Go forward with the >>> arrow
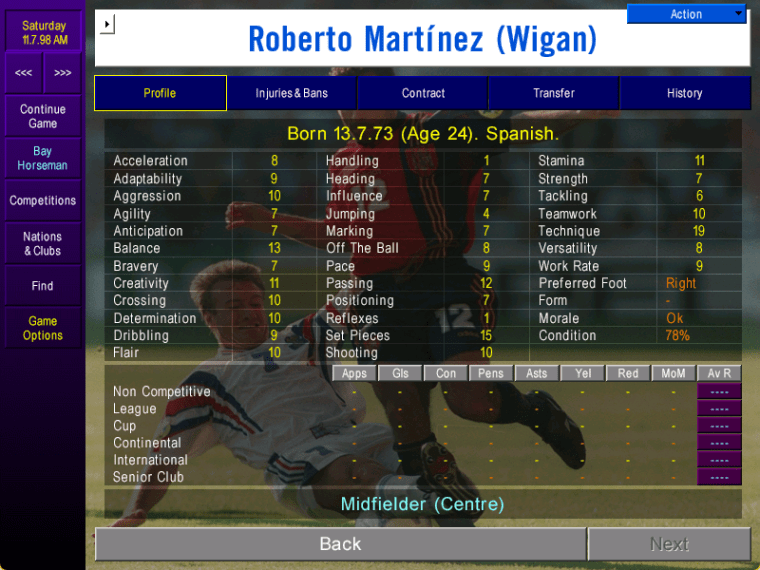760x570 pixels. tap(63, 73)
